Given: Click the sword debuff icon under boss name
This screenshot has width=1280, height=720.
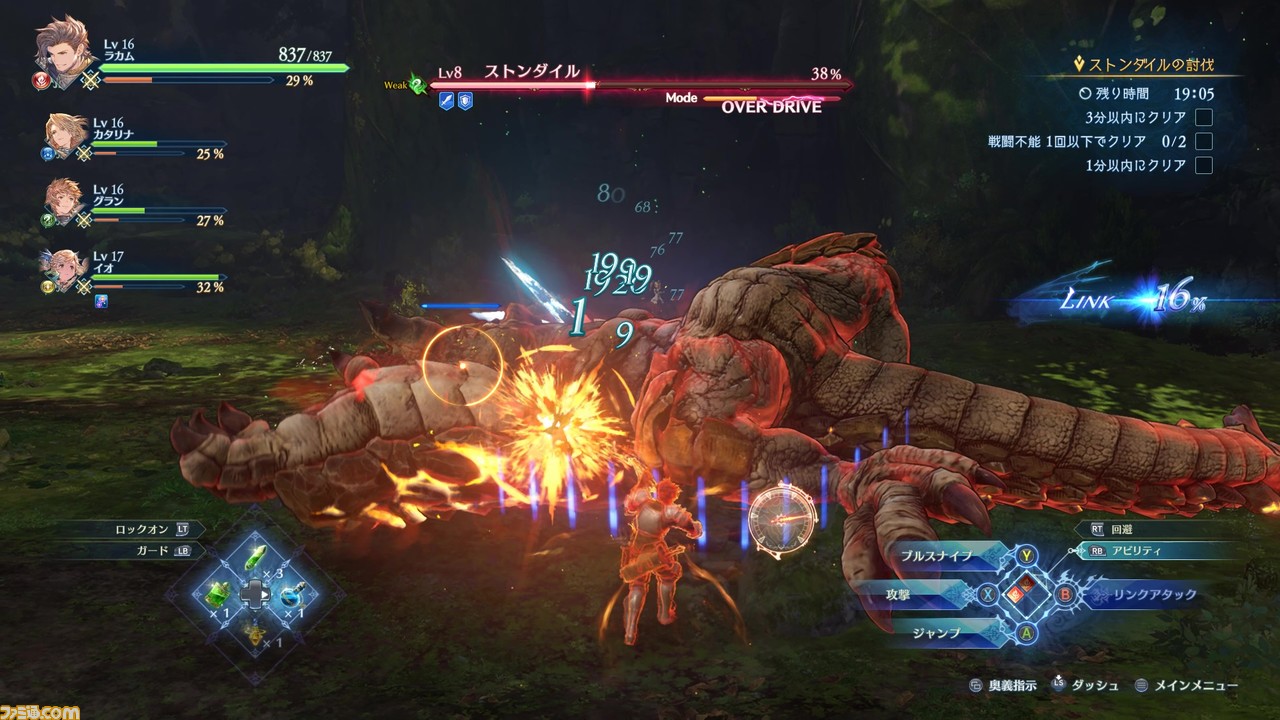Looking at the screenshot, I should click(x=446, y=100).
